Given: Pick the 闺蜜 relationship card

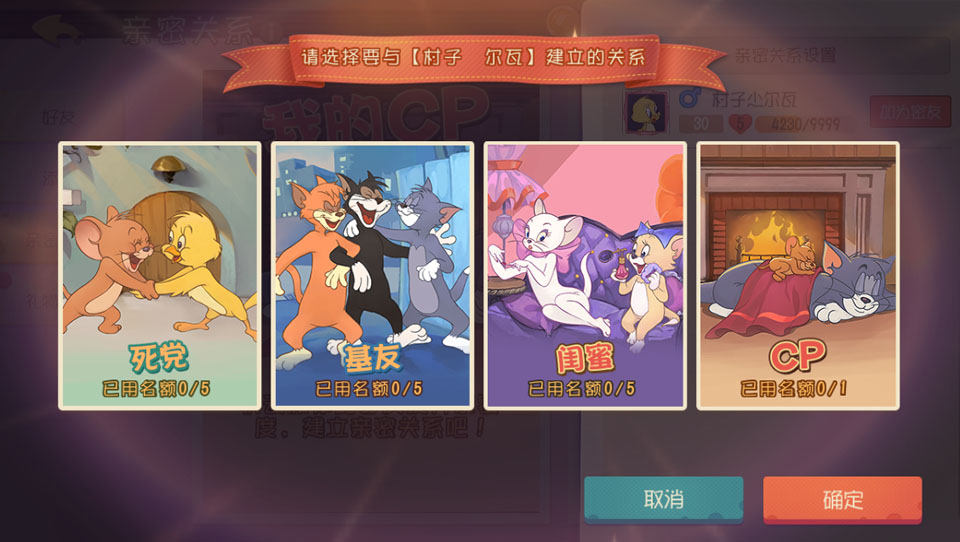Looking at the screenshot, I should click(585, 275).
